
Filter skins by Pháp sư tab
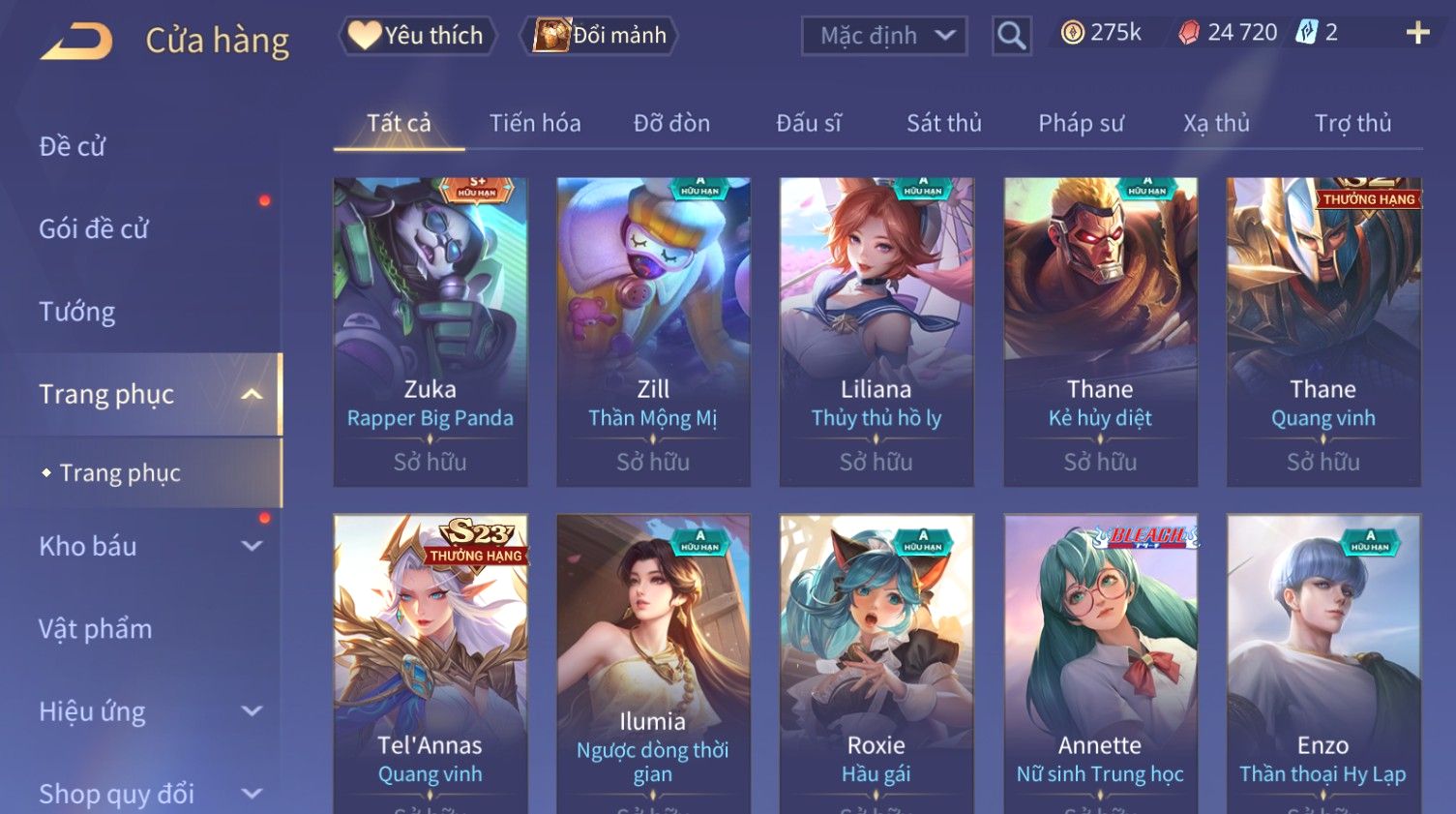[x=1081, y=123]
